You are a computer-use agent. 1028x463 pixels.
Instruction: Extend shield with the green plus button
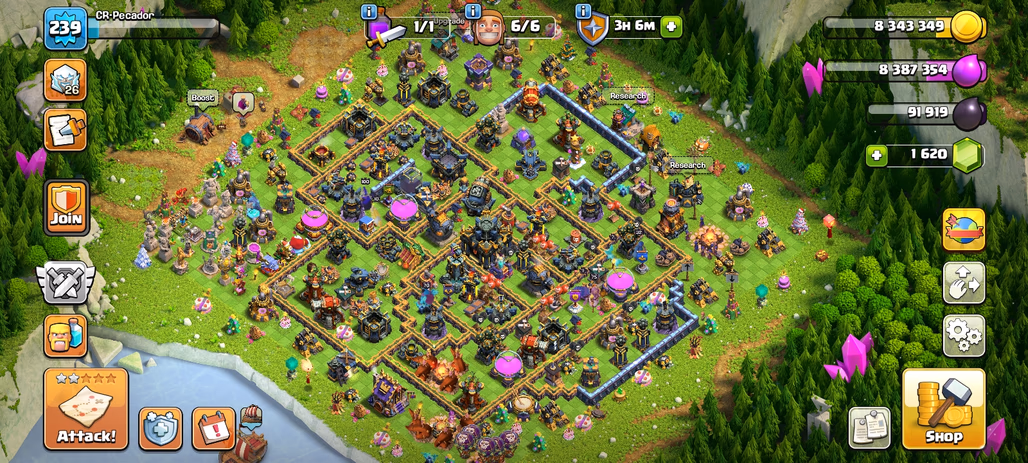[671, 26]
